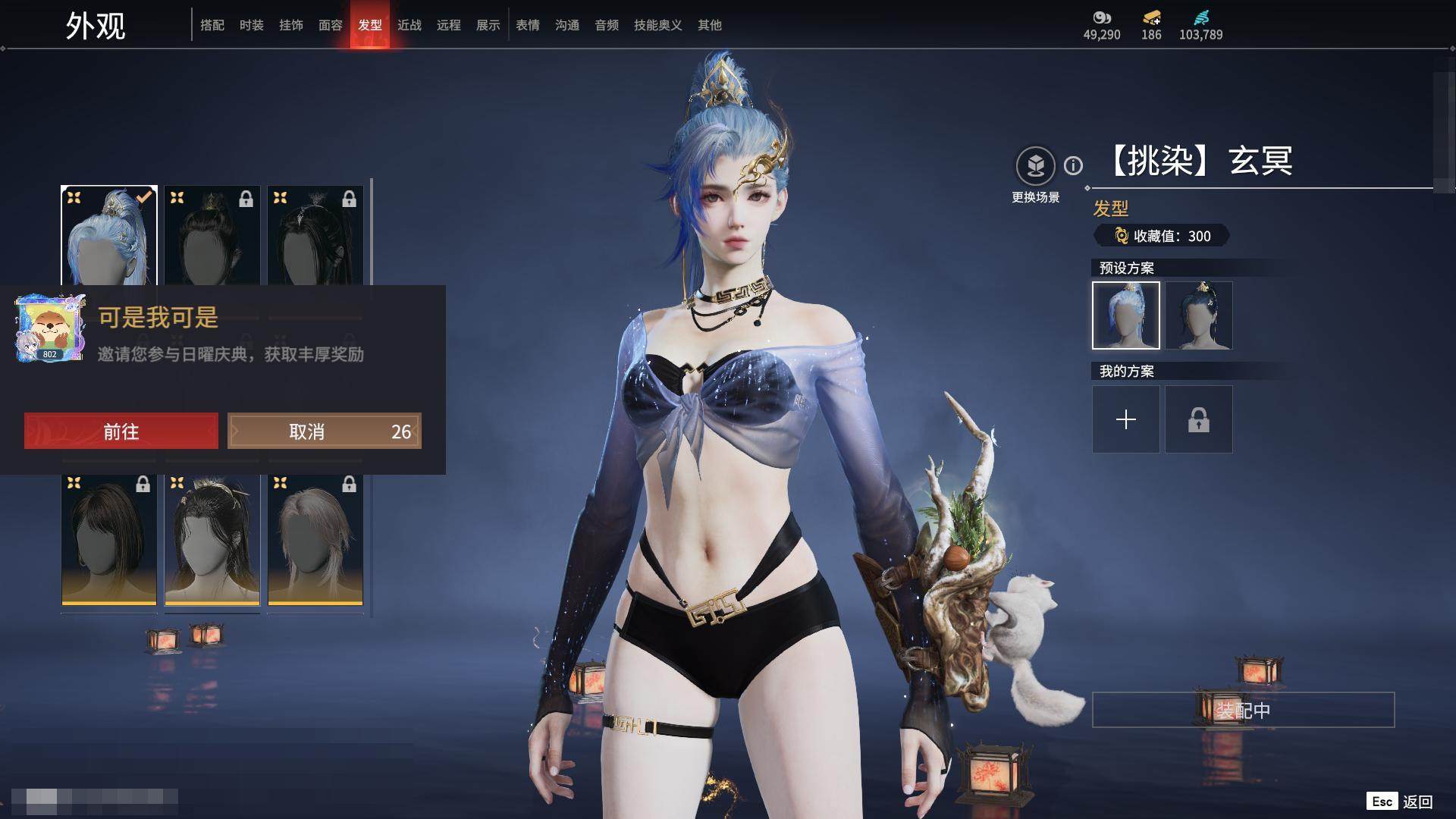Image resolution: width=1456 pixels, height=819 pixels.
Task: Switch to the 面容 tab
Action: [x=331, y=25]
